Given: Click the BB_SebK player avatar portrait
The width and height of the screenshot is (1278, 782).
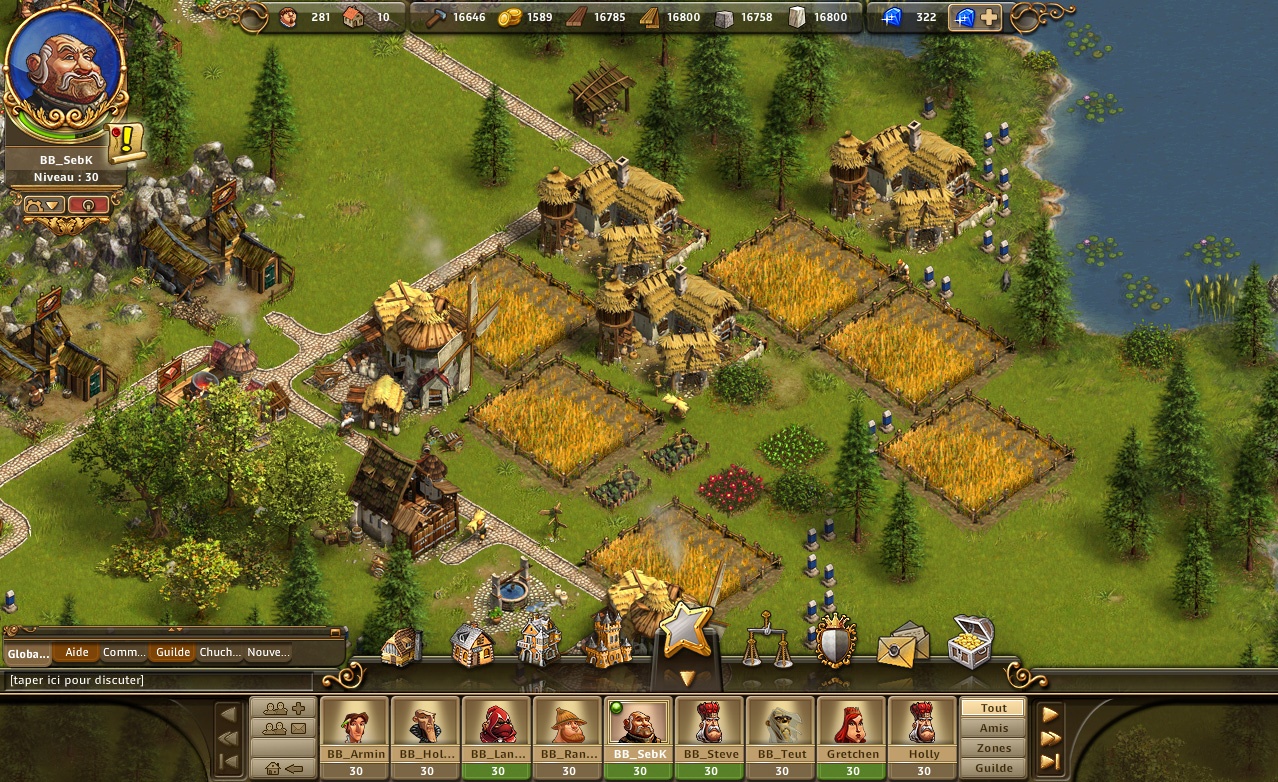Looking at the screenshot, I should 64,67.
